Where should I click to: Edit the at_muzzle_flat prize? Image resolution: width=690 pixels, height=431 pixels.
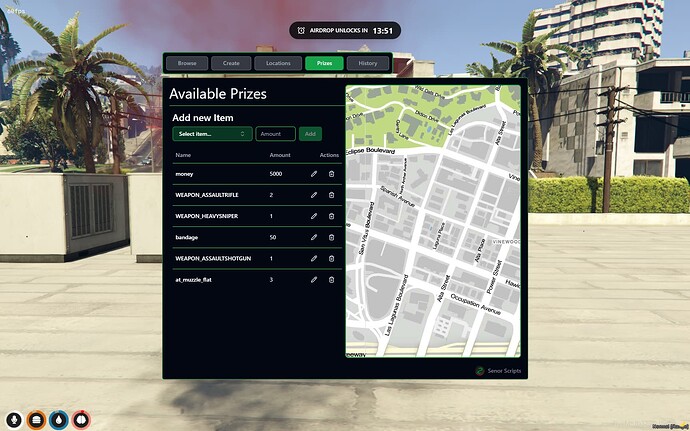[x=314, y=279]
